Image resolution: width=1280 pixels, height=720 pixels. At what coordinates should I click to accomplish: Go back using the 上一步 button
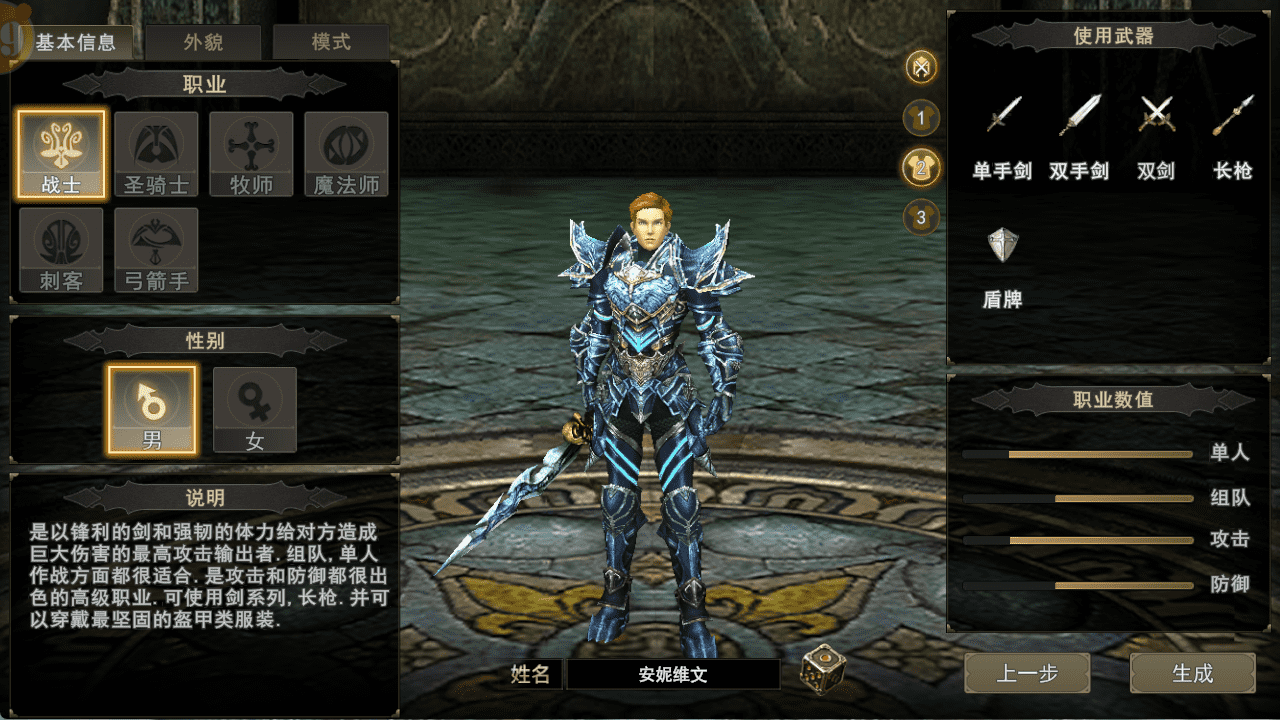click(1025, 673)
